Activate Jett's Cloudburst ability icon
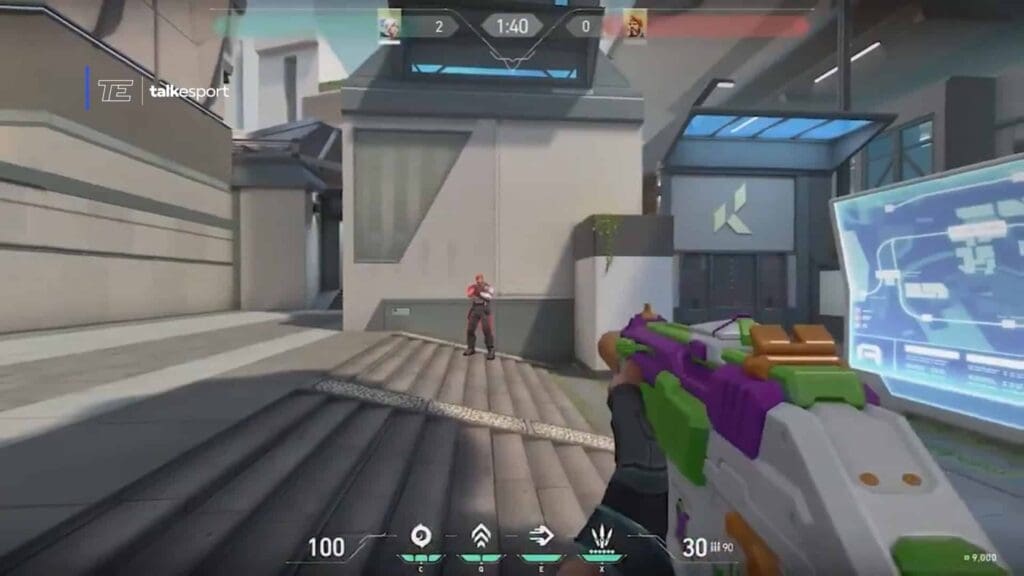The width and height of the screenshot is (1024, 576). click(x=421, y=536)
